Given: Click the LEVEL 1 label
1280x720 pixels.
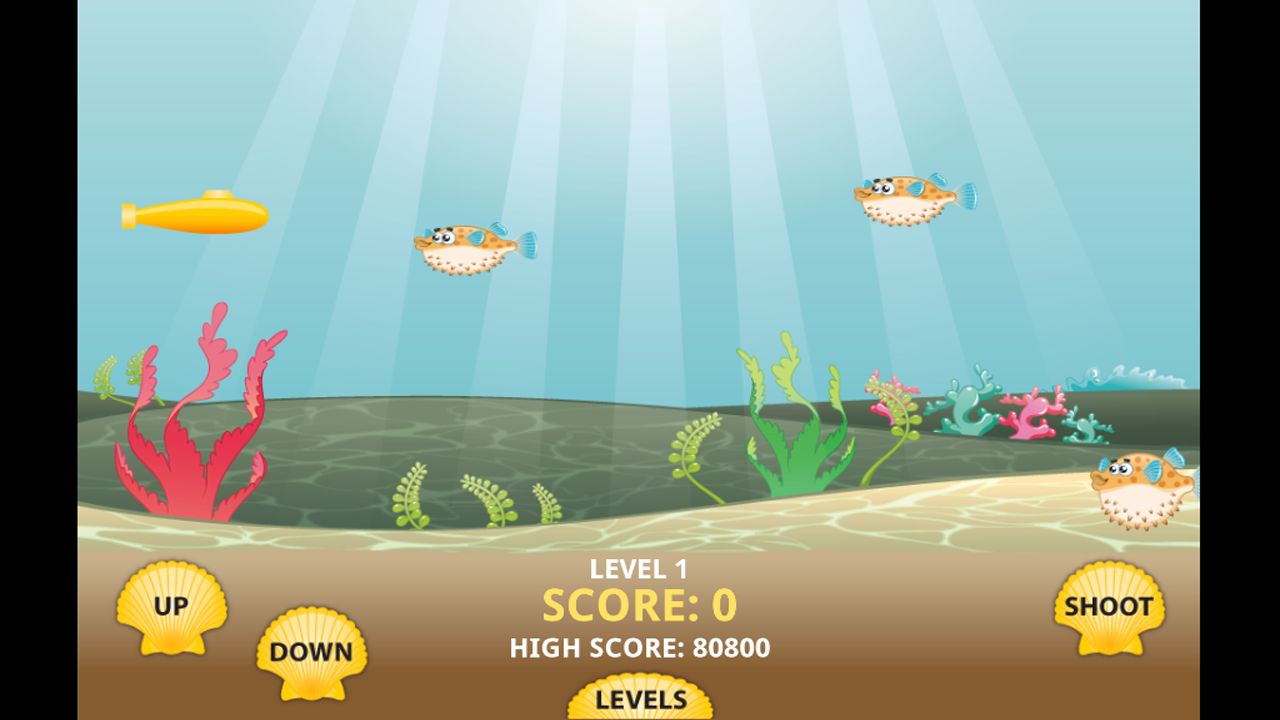Looking at the screenshot, I should [x=640, y=568].
